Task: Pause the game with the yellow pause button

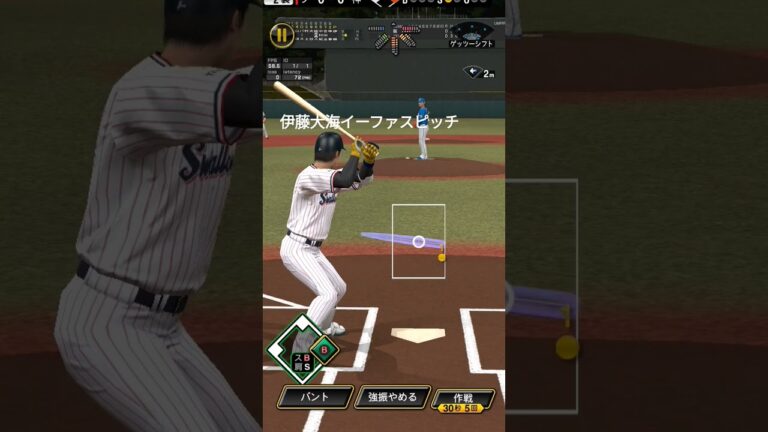Action: [x=282, y=35]
